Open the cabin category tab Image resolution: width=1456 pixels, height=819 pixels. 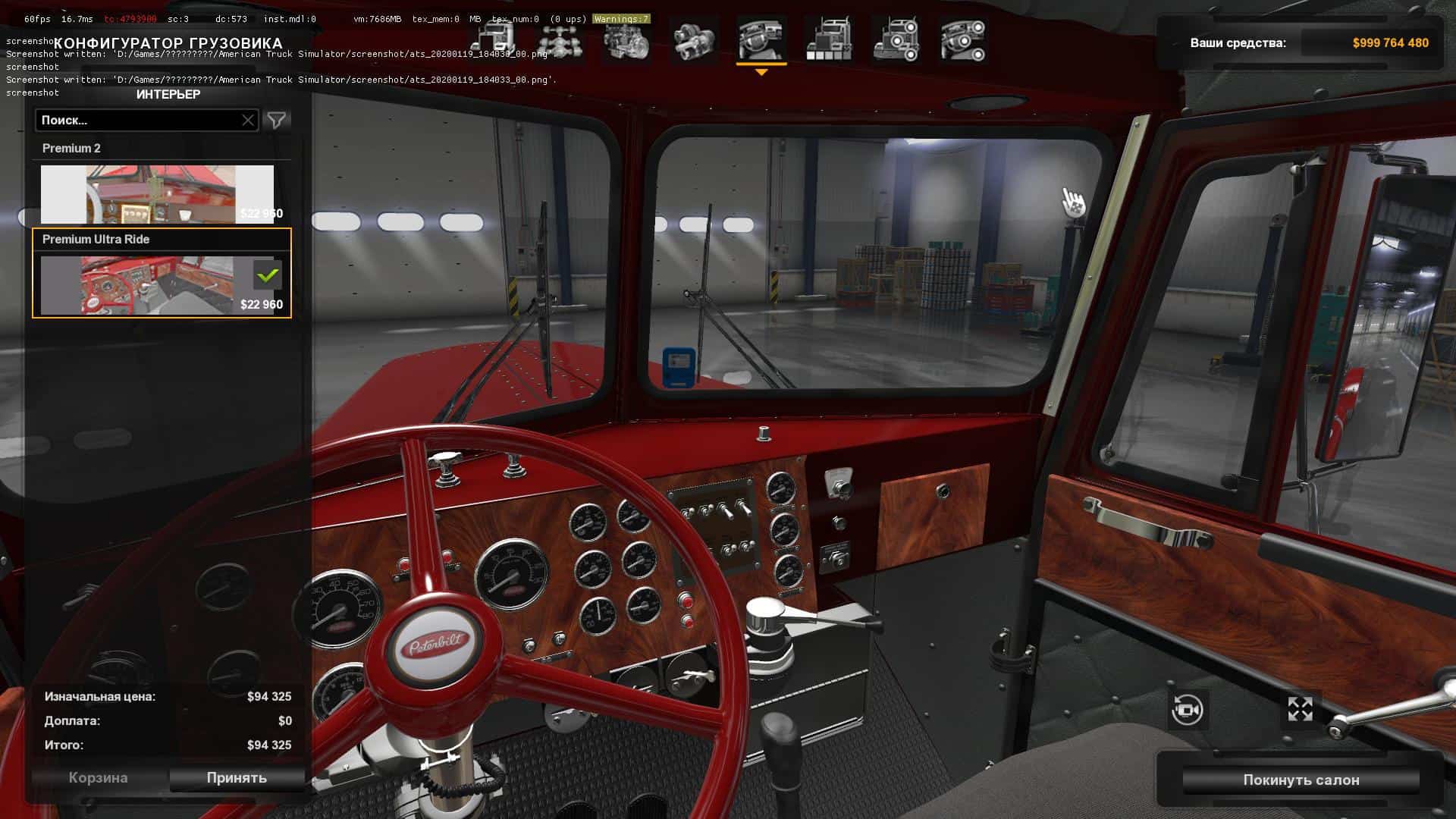point(494,40)
